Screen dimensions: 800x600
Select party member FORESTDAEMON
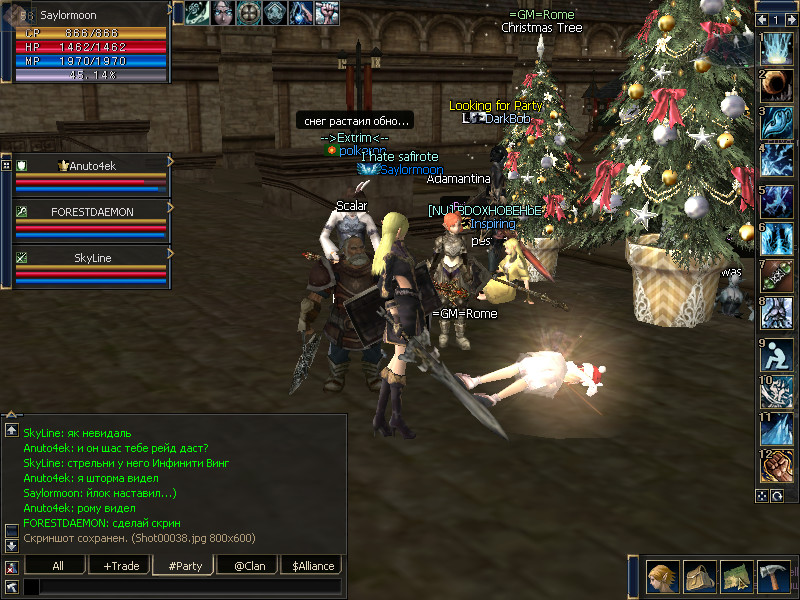pyautogui.click(x=92, y=212)
